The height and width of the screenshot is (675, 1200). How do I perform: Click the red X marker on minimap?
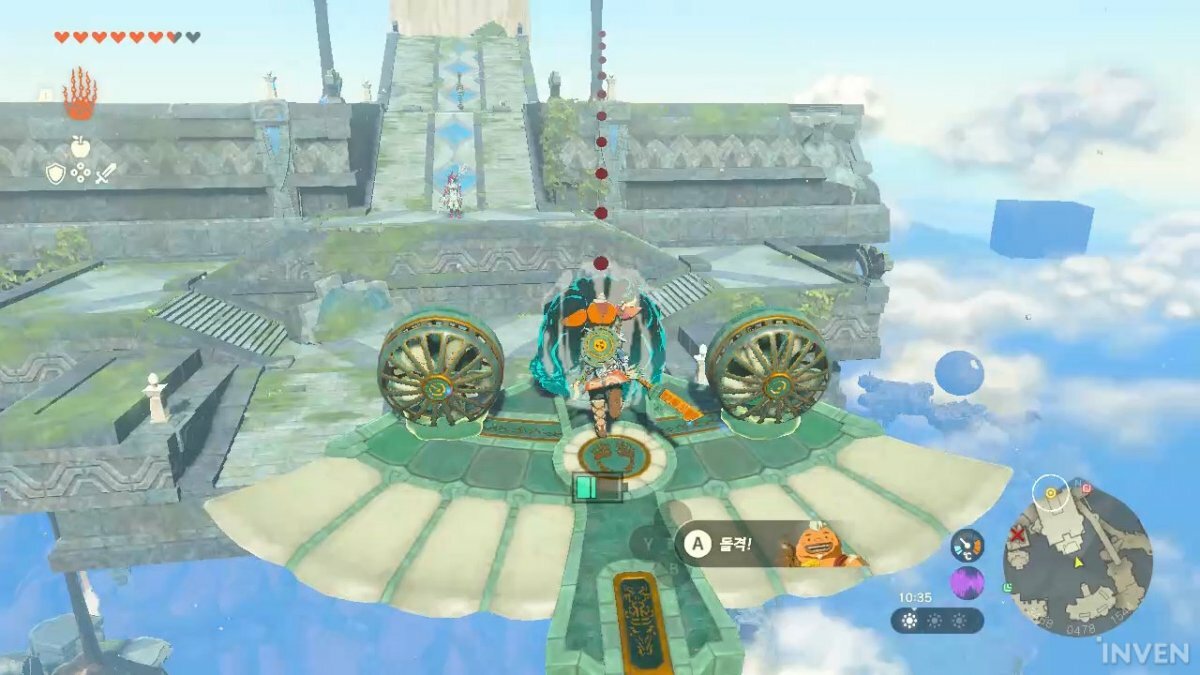[x=1019, y=534]
